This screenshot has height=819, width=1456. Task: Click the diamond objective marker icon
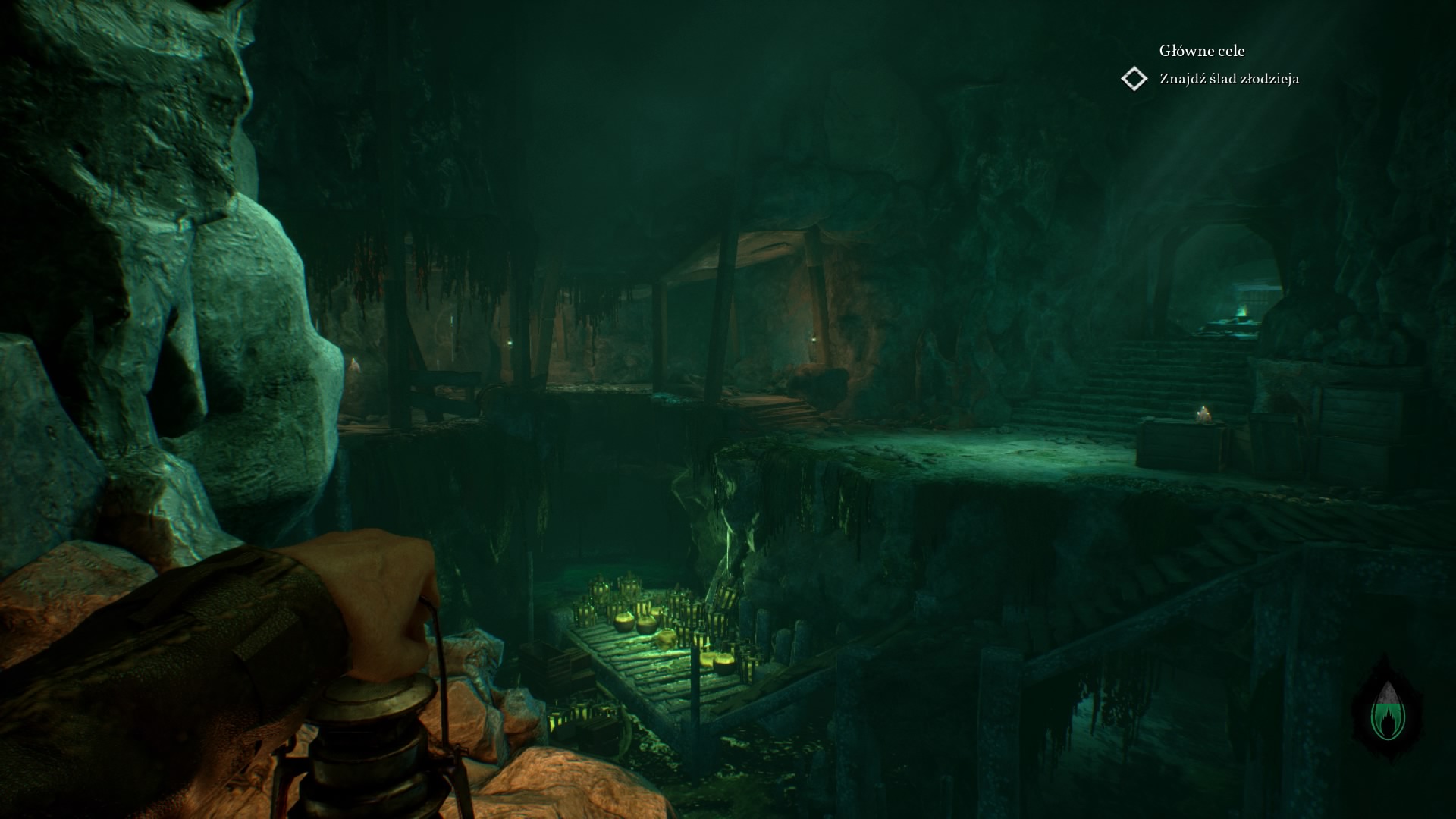[x=1134, y=79]
